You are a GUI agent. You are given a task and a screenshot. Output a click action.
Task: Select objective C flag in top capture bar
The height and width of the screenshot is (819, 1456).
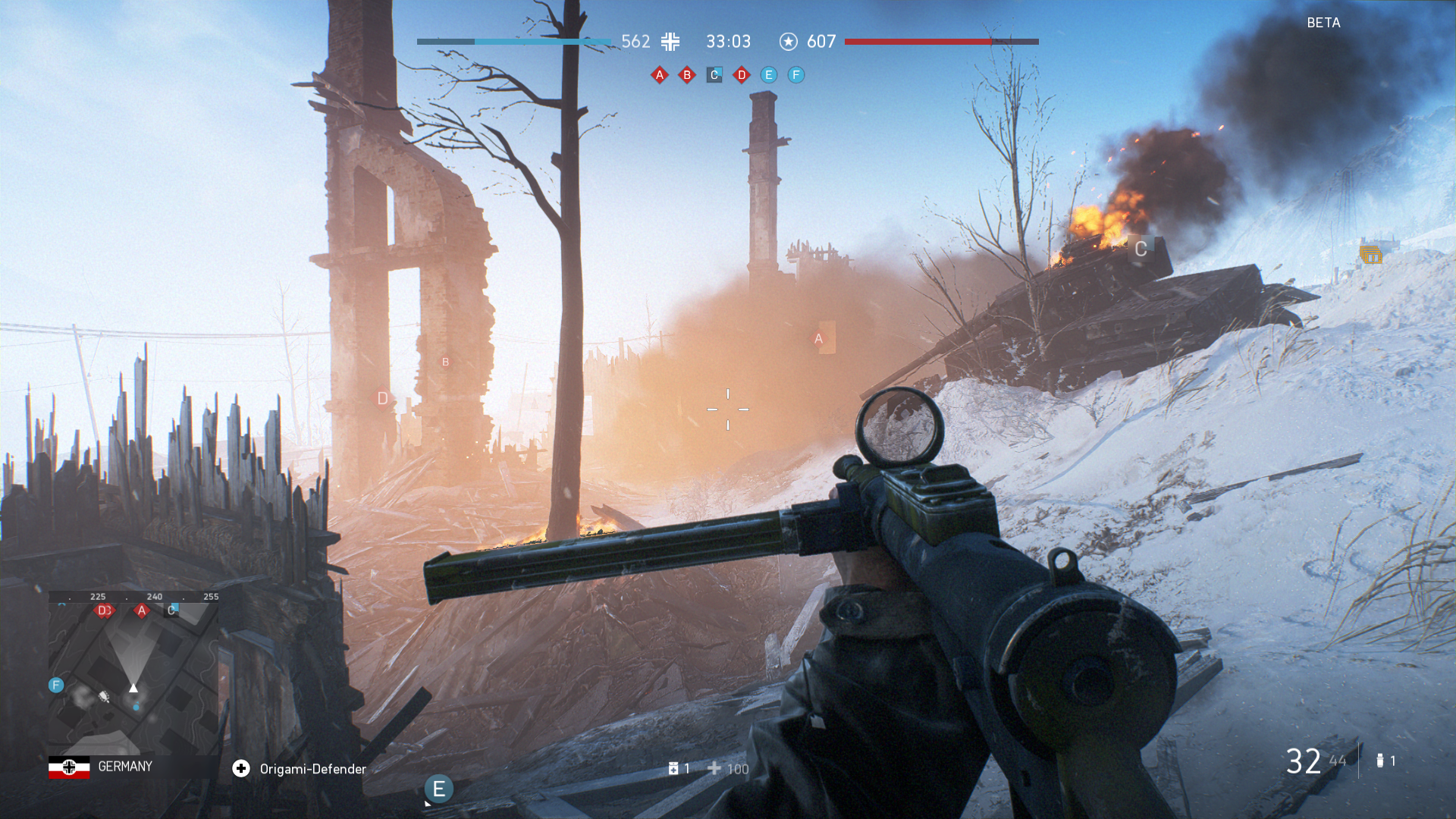click(x=714, y=75)
